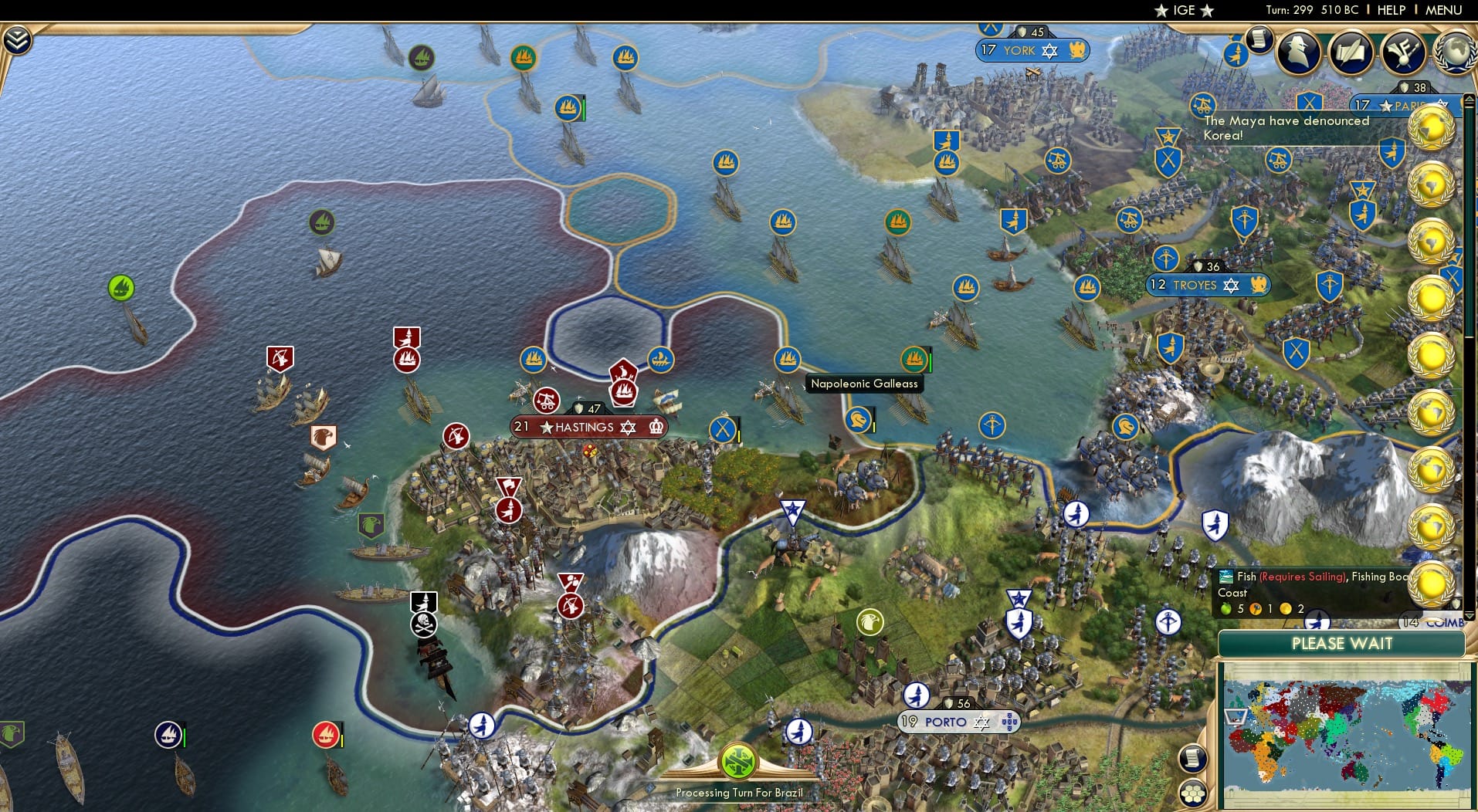Select the Napoleonic Galleass ship icon
Screen dimensions: 1478x812
[x=915, y=360]
